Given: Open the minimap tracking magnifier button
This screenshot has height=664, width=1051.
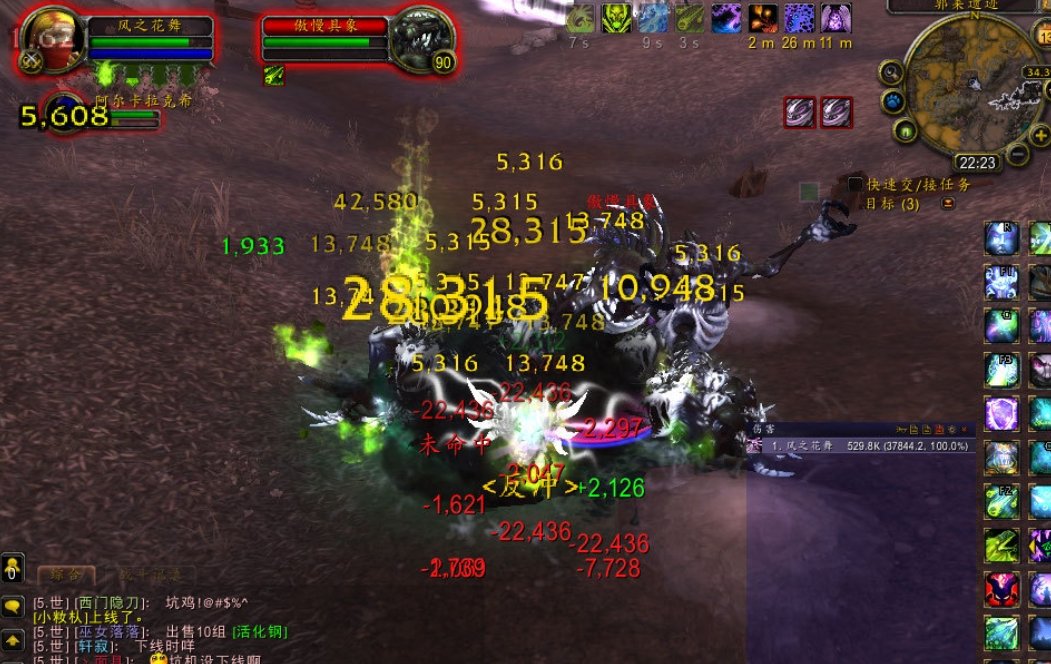Looking at the screenshot, I should point(891,73).
